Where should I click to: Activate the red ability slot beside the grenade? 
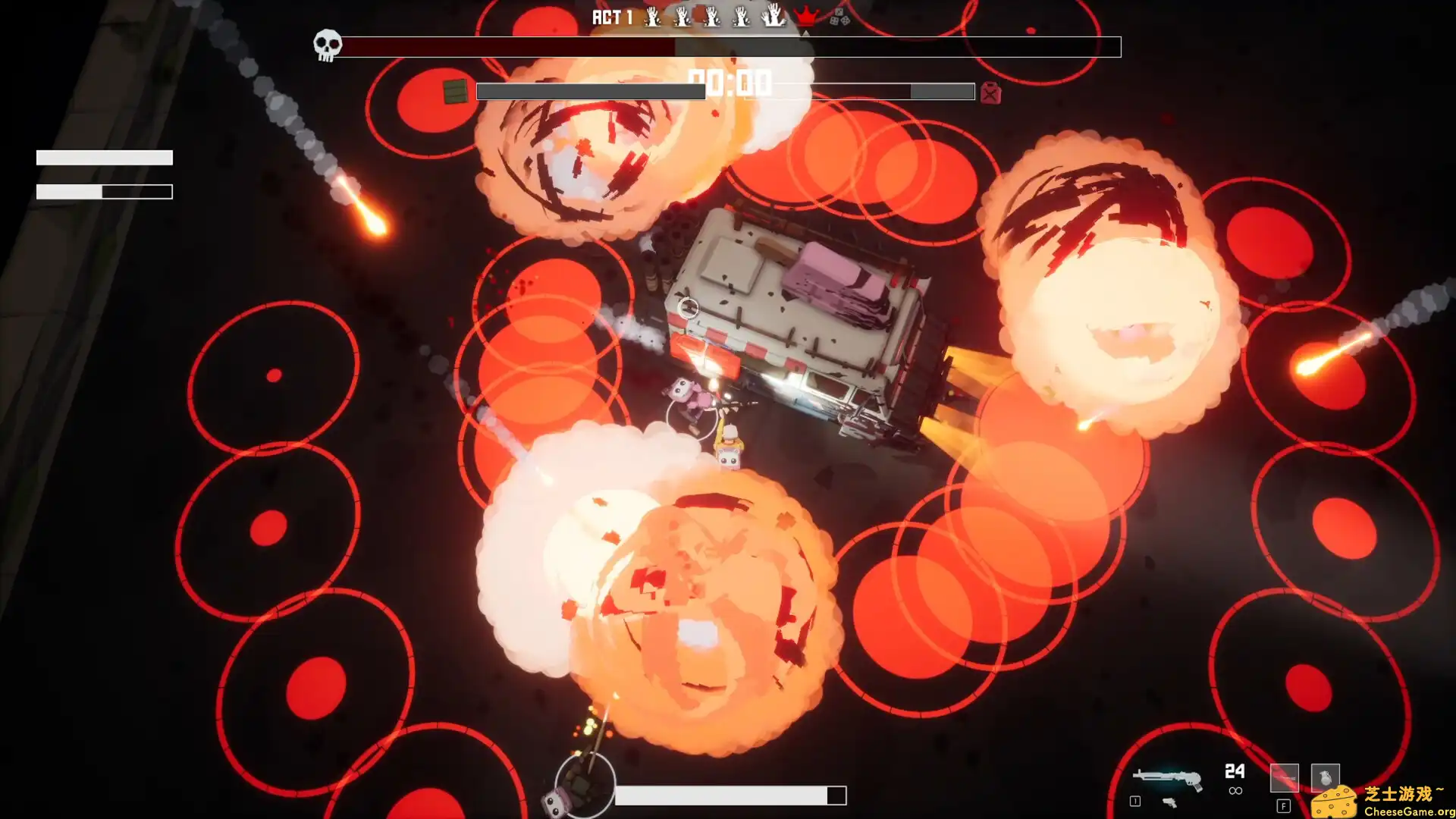click(1284, 777)
